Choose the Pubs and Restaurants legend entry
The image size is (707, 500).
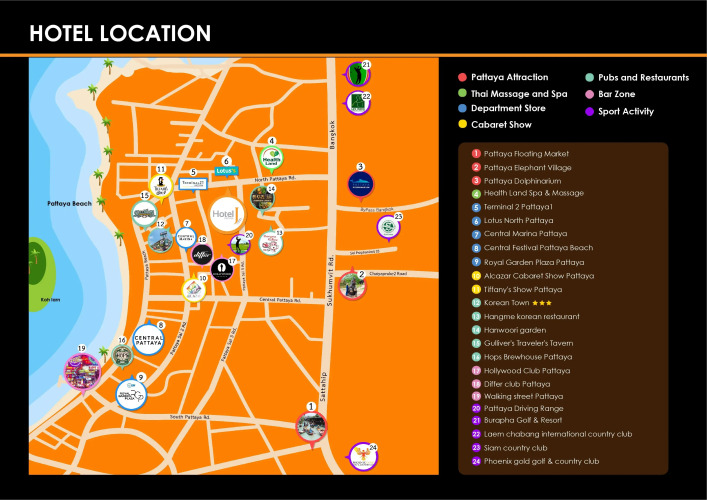643,77
